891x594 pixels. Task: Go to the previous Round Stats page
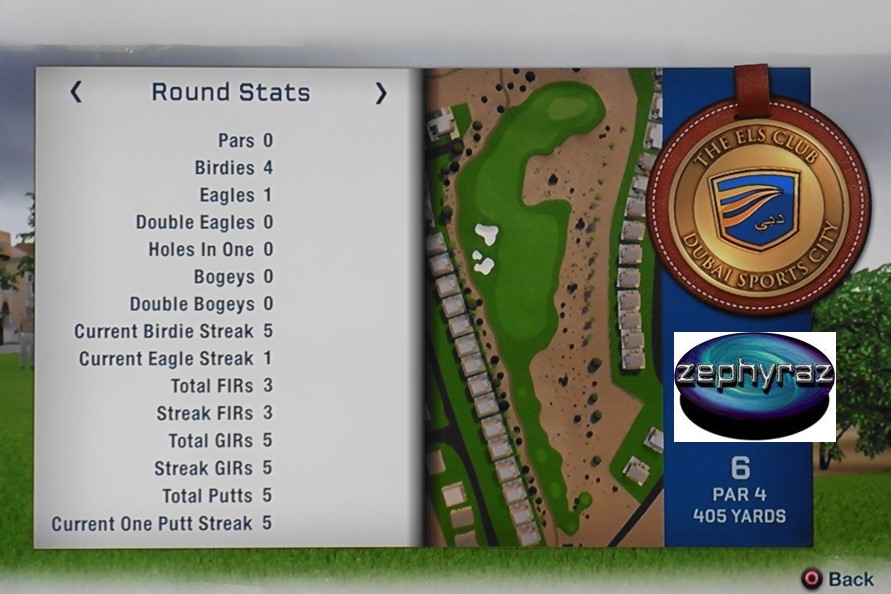(76, 93)
